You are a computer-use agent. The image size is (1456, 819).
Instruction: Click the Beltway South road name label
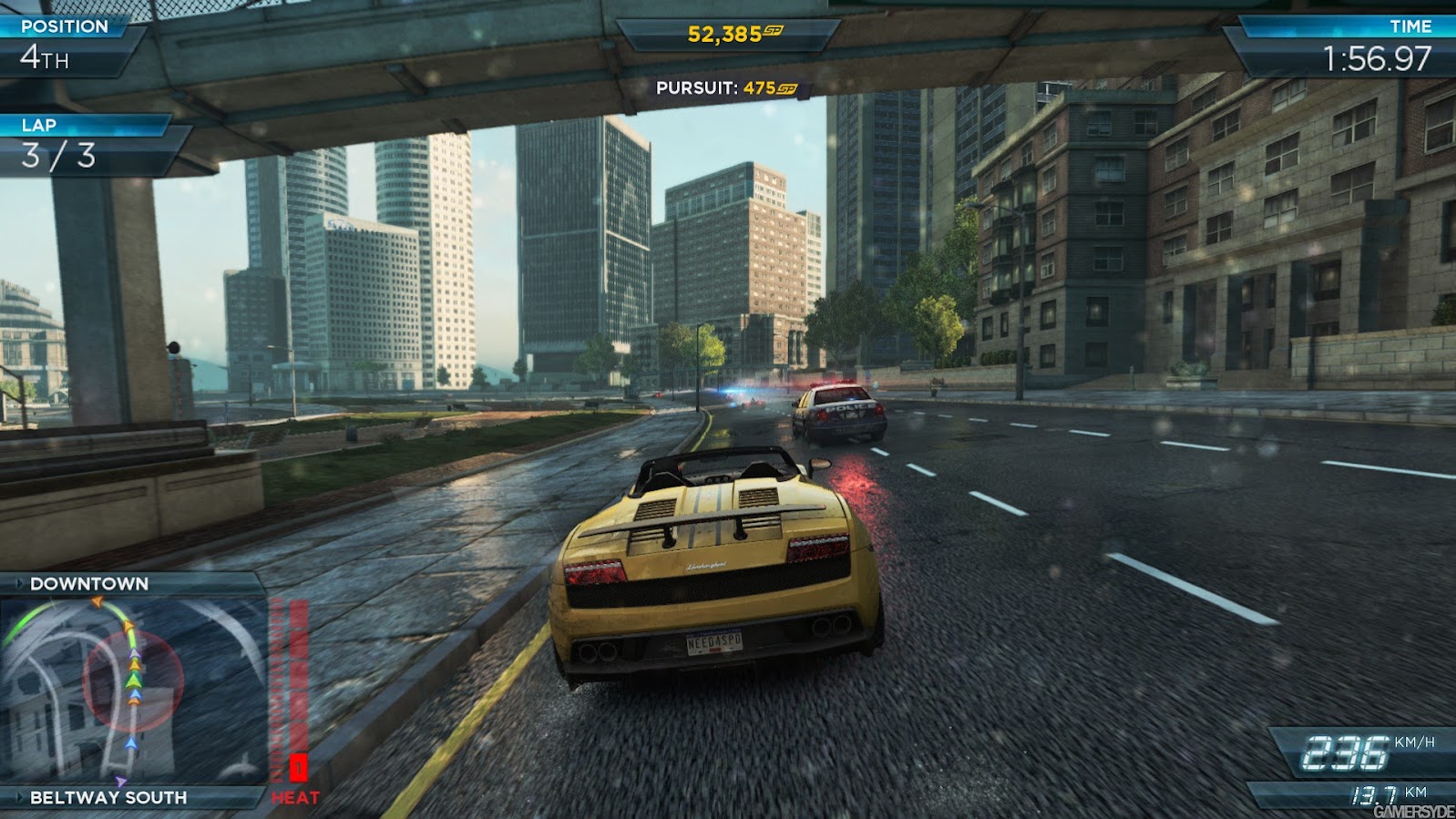pos(108,797)
